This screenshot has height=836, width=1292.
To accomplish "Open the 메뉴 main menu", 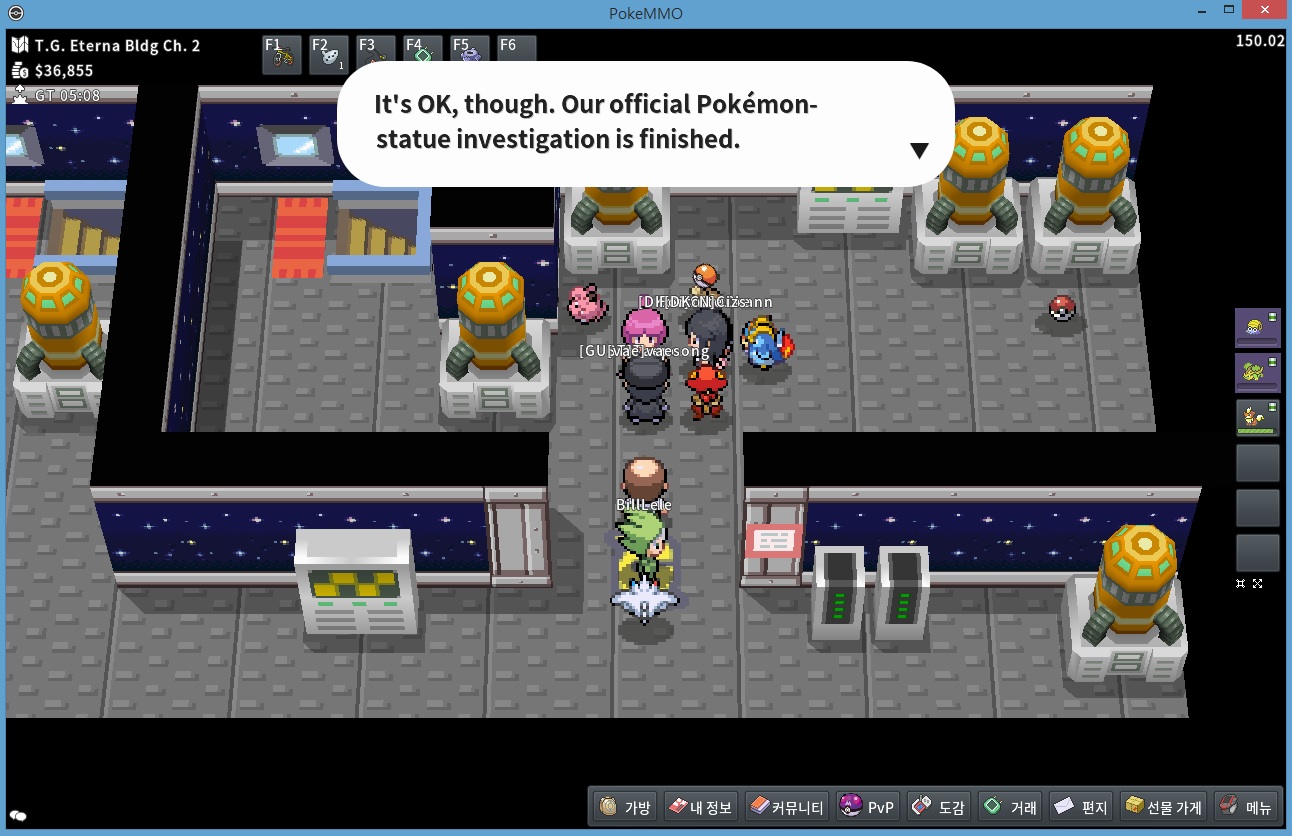I will [1245, 807].
